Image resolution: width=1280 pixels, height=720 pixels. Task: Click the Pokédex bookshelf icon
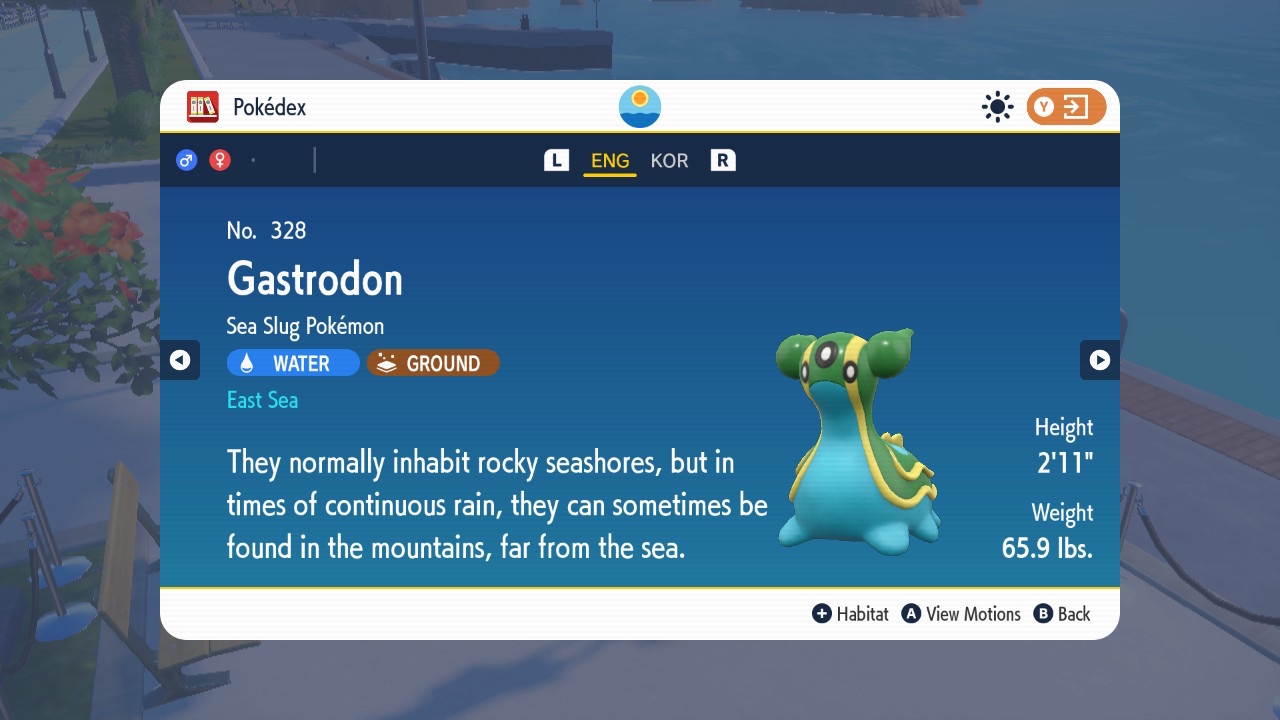pos(203,107)
